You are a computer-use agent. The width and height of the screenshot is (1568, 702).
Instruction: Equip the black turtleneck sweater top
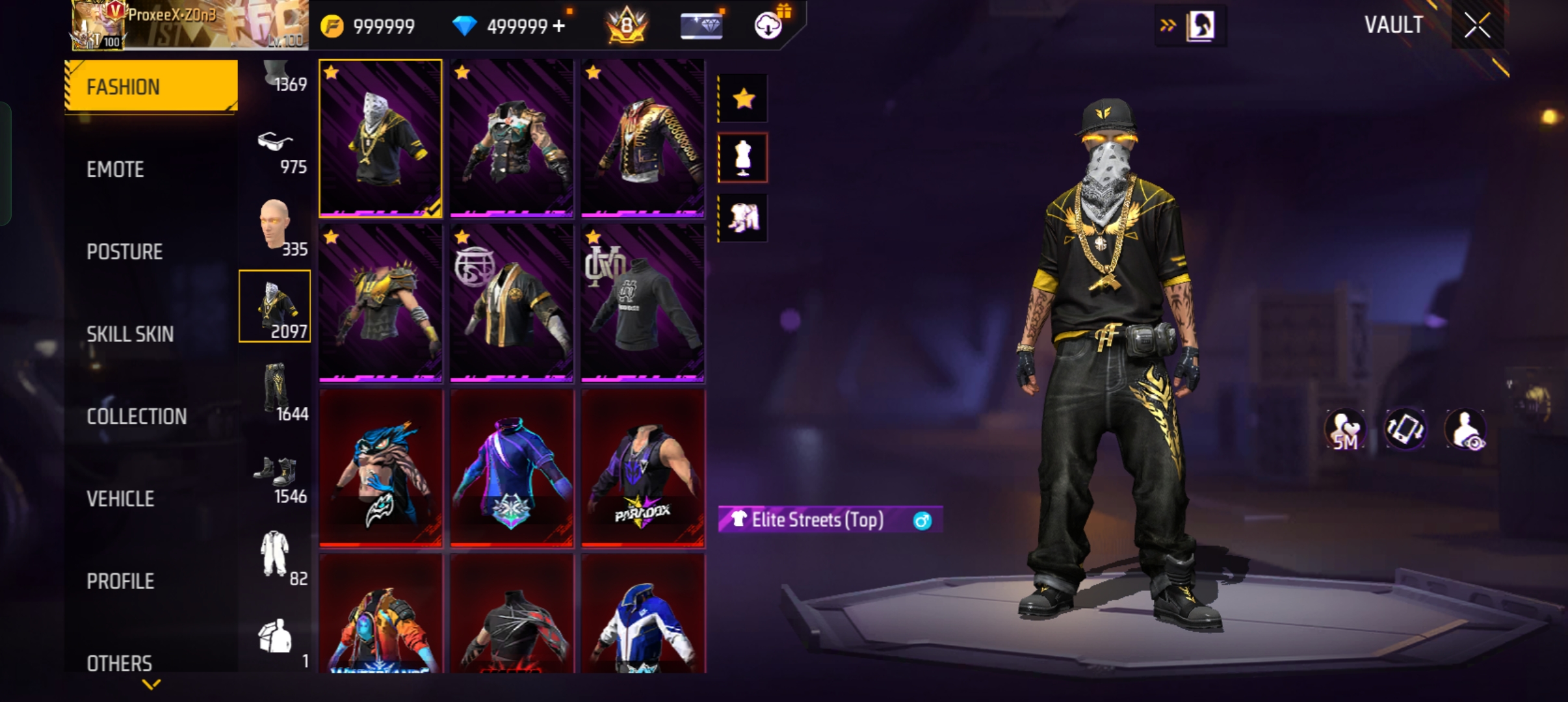point(642,304)
